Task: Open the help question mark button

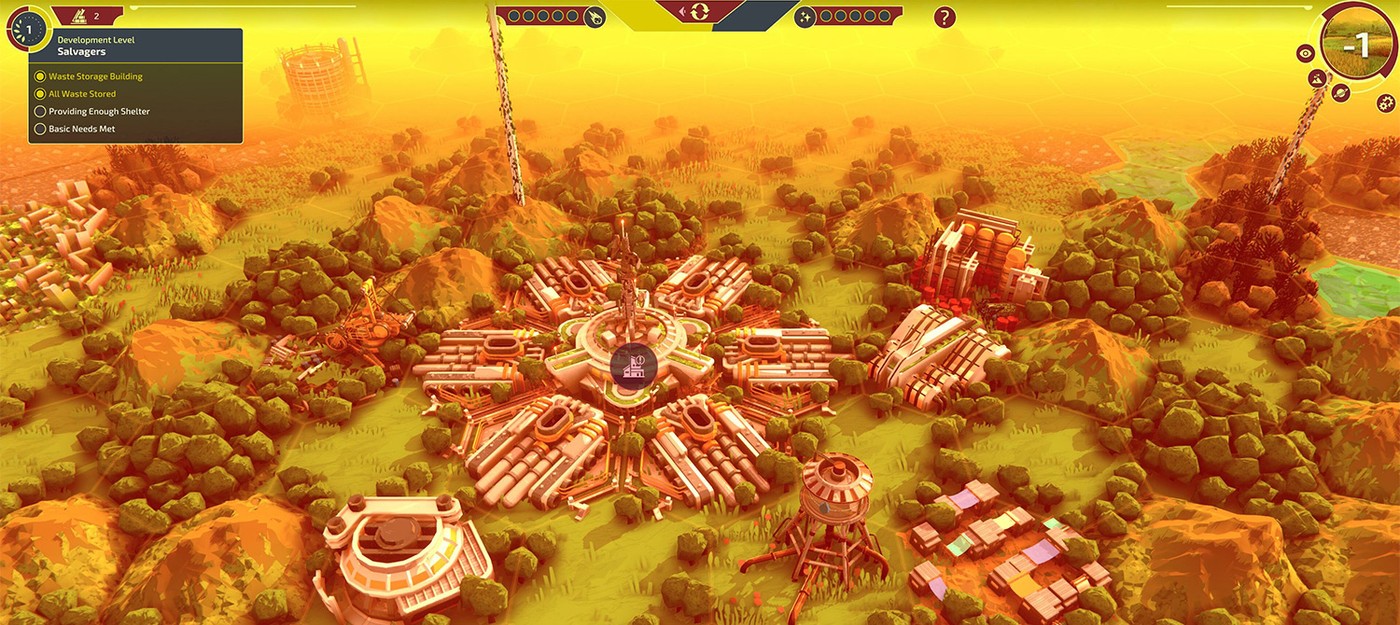Action: click(944, 17)
